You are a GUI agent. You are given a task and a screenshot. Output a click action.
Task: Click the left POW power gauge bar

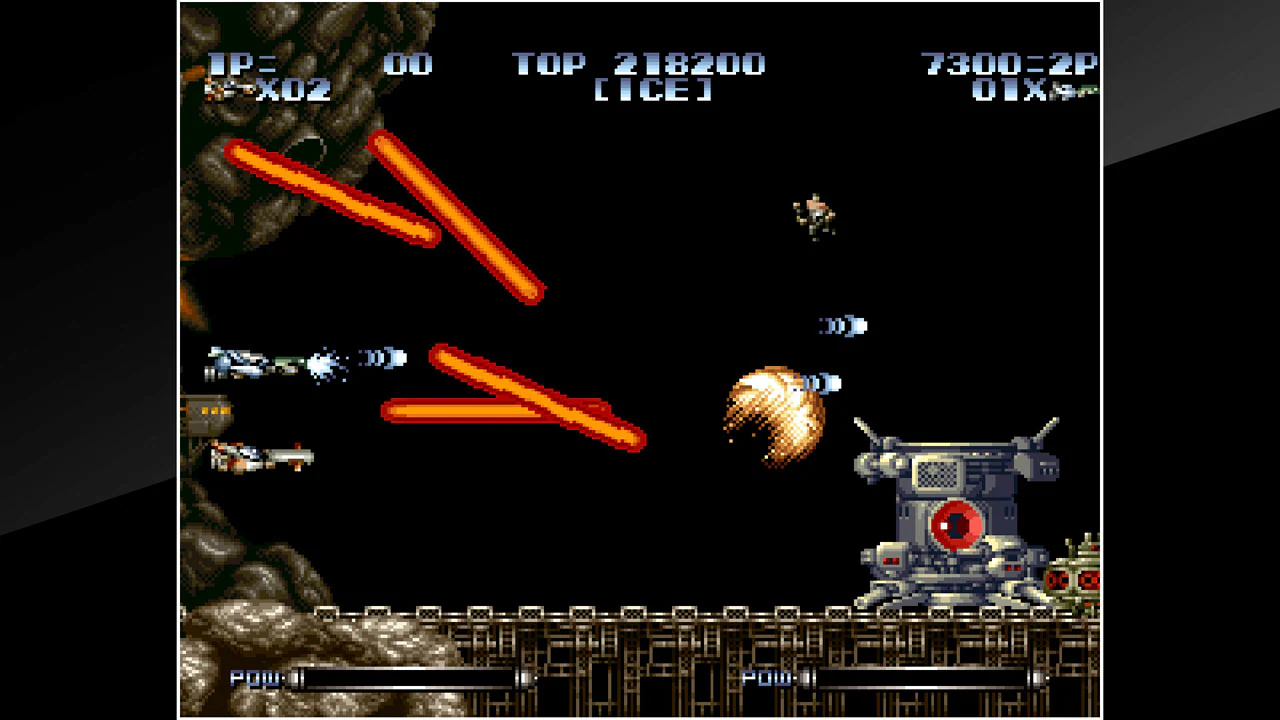click(410, 679)
